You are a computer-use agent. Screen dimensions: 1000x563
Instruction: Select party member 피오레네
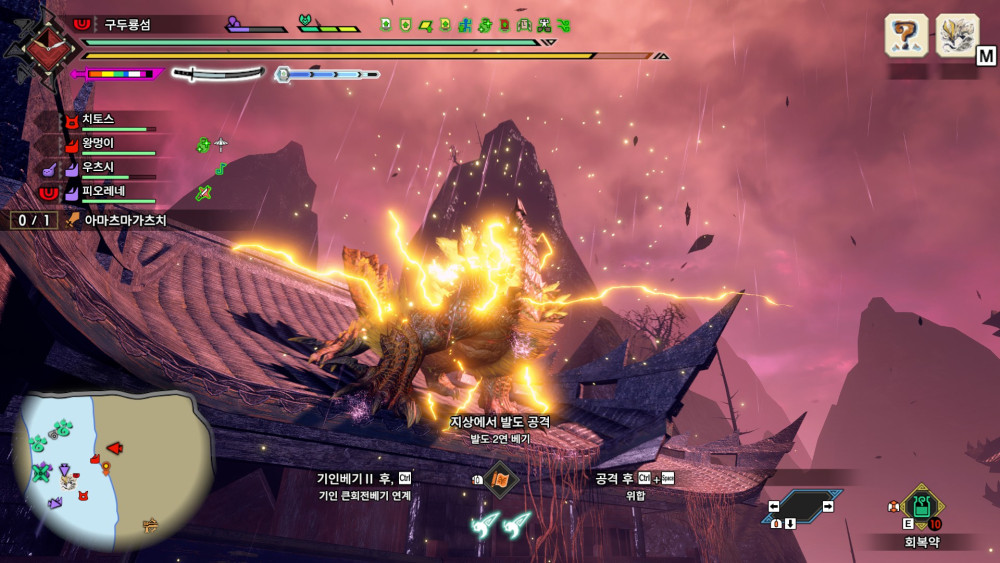(104, 191)
